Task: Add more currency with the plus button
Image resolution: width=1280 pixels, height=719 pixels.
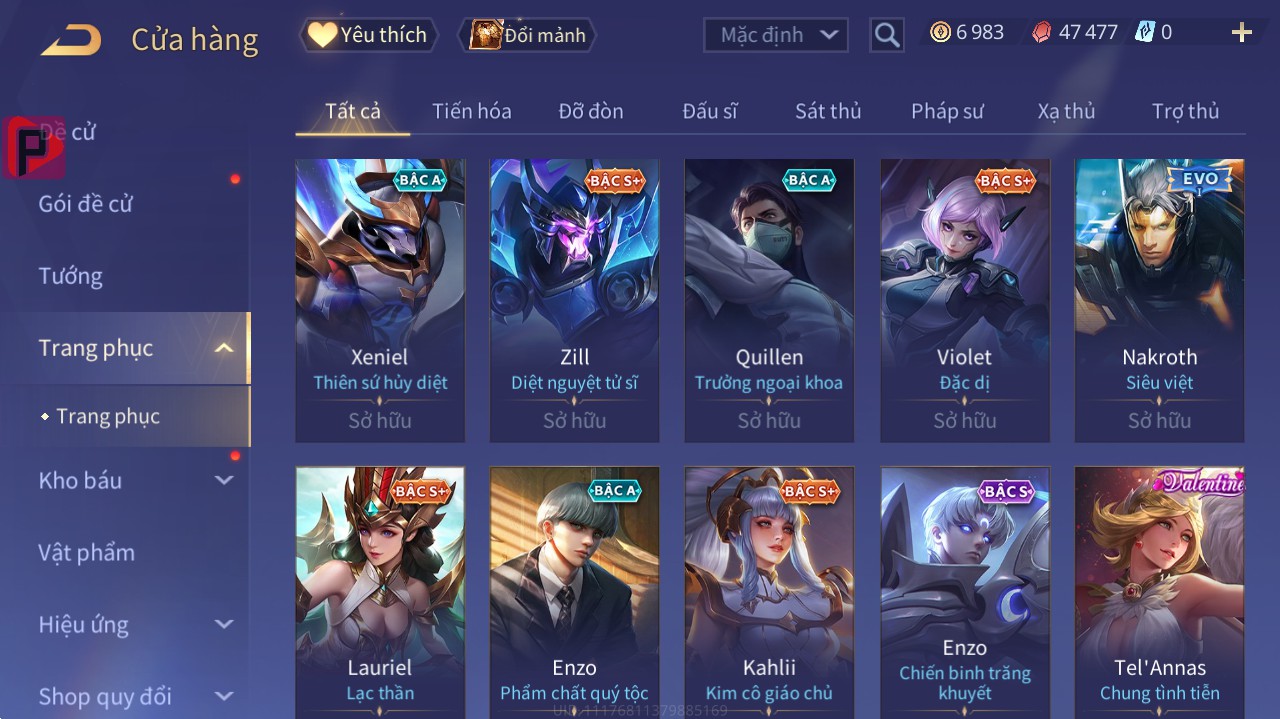Action: (1241, 33)
